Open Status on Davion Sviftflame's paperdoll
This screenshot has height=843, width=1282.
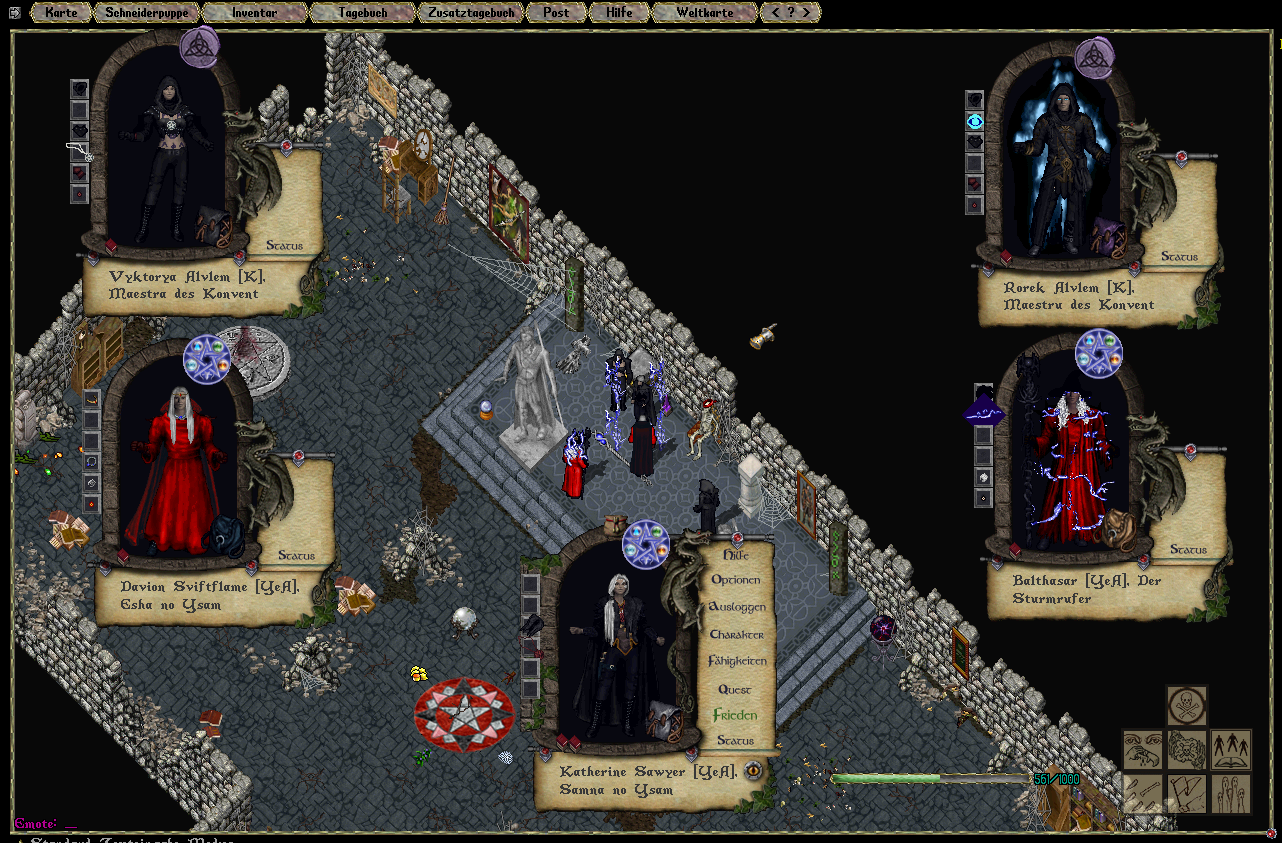pyautogui.click(x=296, y=555)
